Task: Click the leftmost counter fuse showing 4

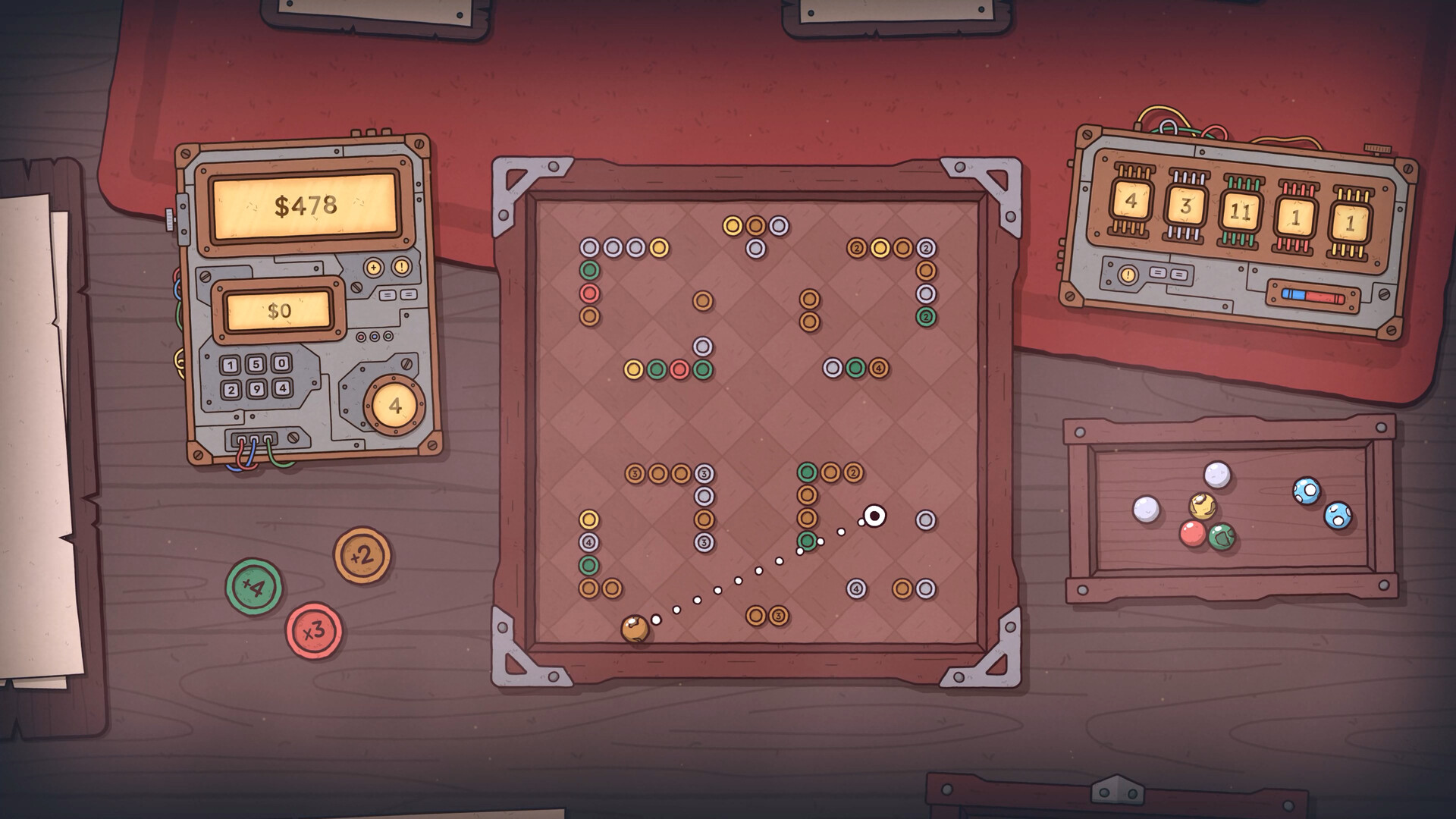Action: pos(1131,200)
